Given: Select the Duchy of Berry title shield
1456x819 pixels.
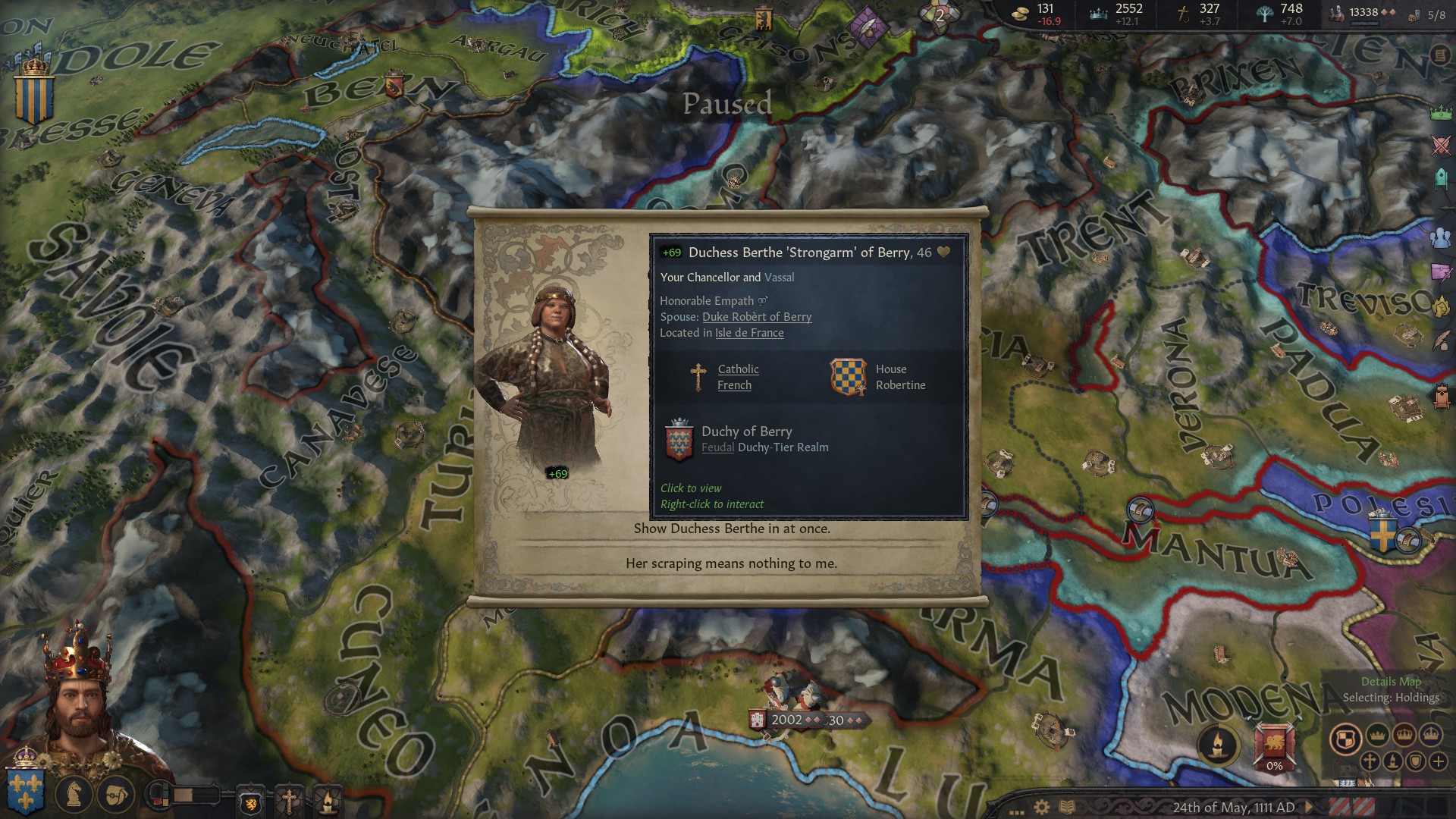Looking at the screenshot, I should tap(679, 440).
